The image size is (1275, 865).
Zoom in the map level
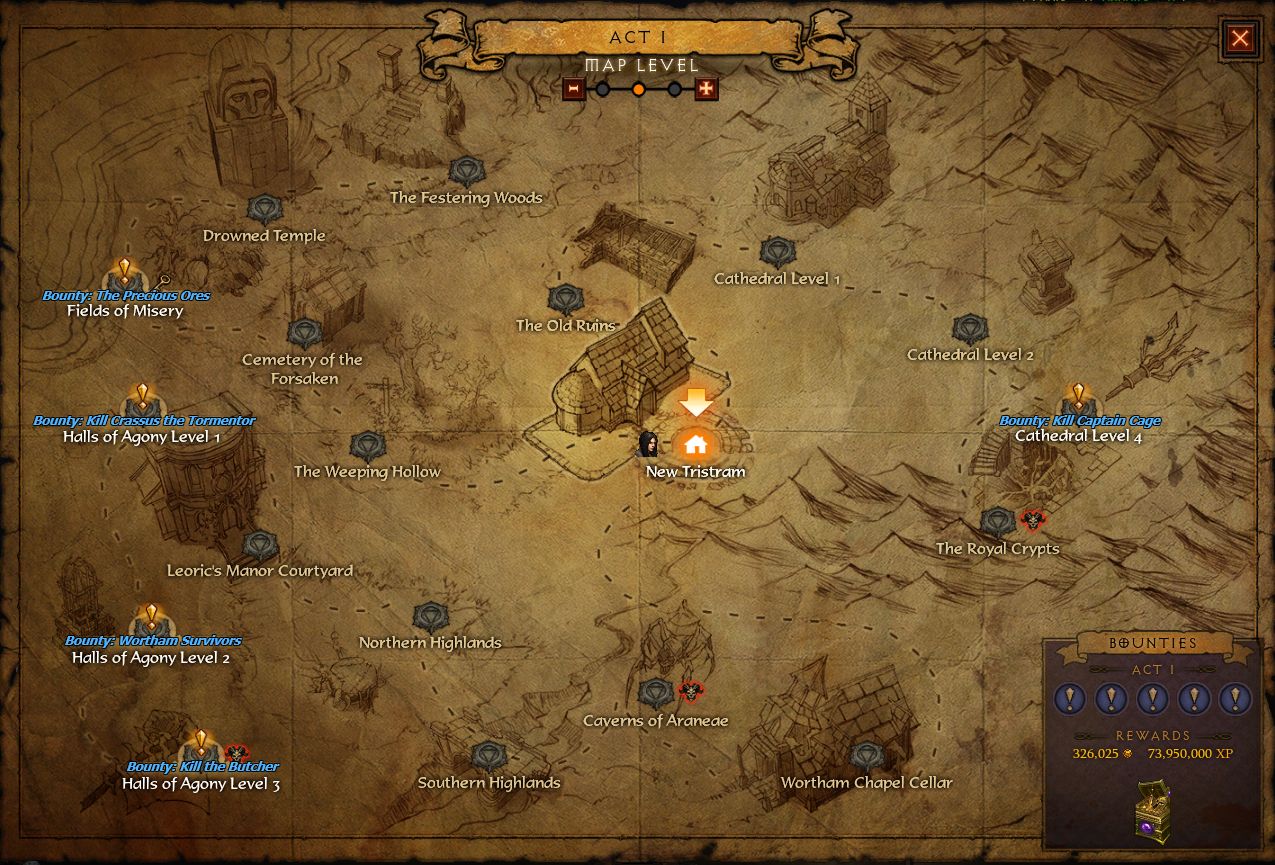[706, 89]
